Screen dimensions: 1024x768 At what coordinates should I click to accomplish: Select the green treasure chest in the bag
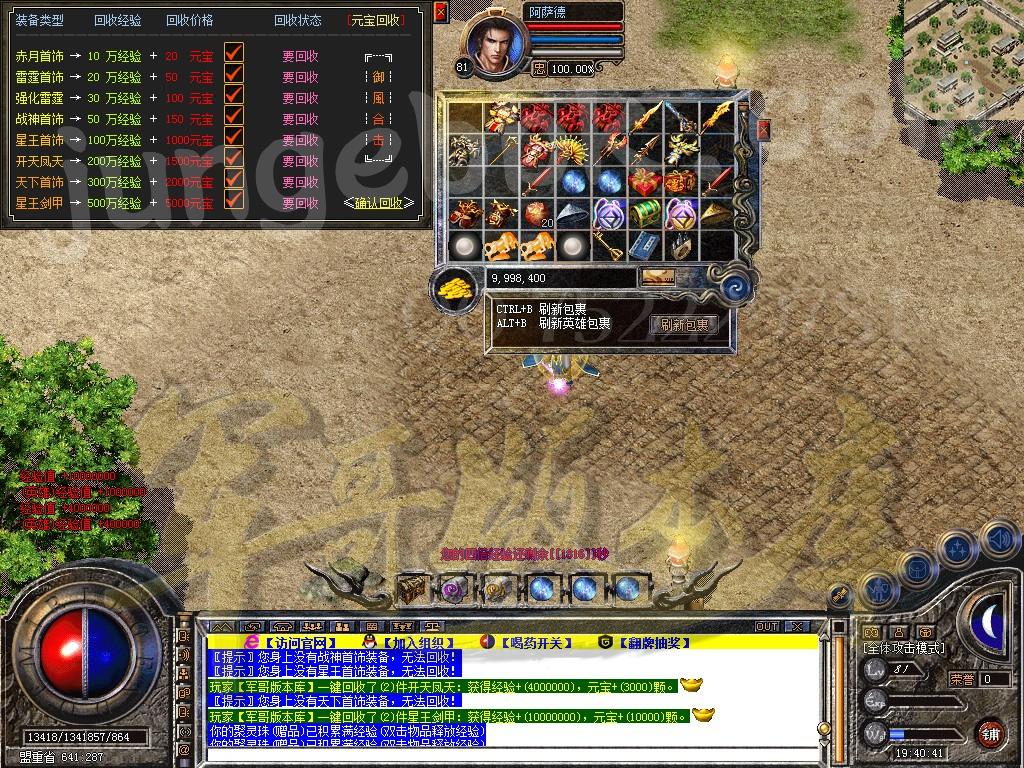pyautogui.click(x=645, y=213)
